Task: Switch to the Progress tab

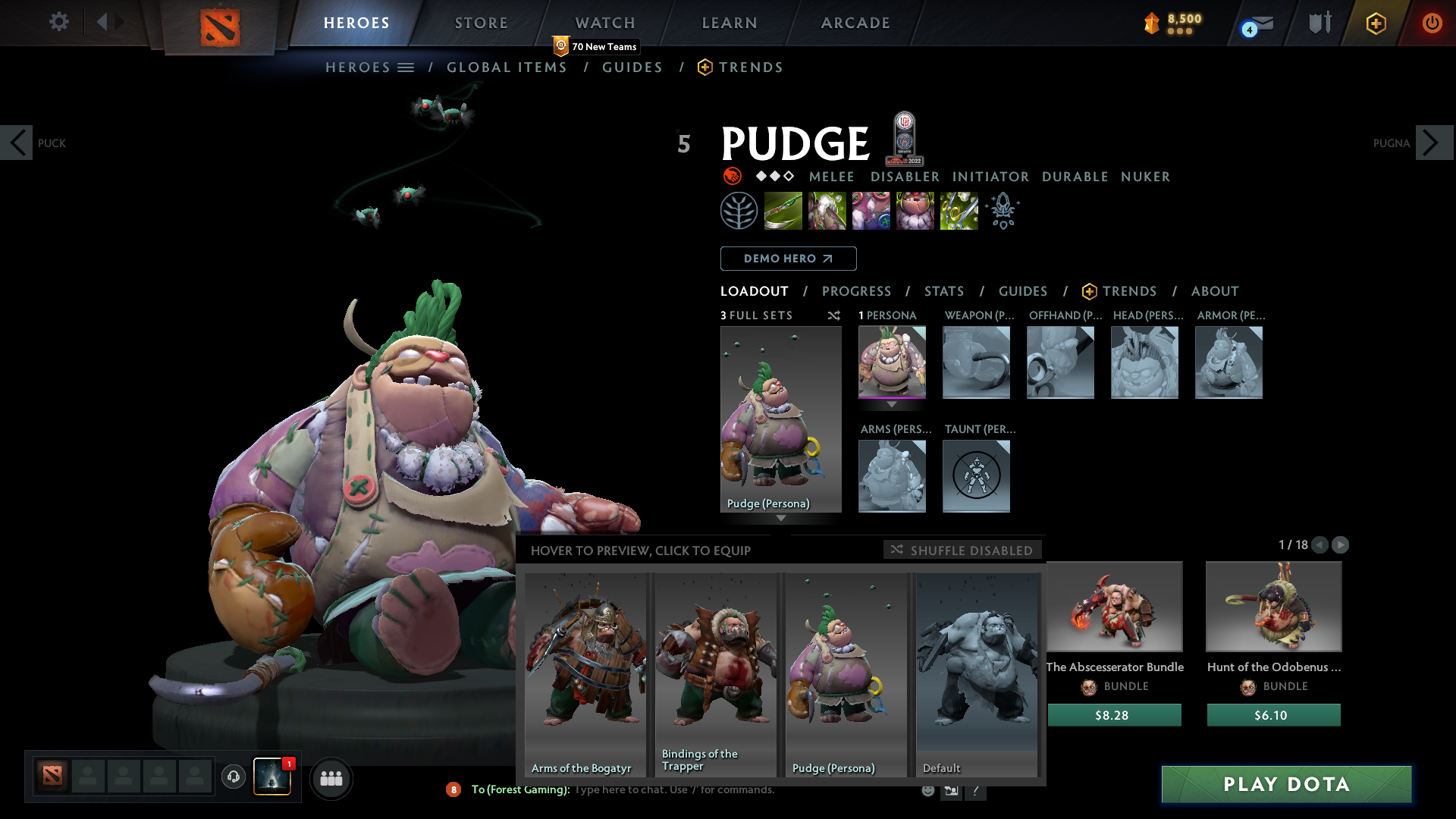Action: coord(856,291)
